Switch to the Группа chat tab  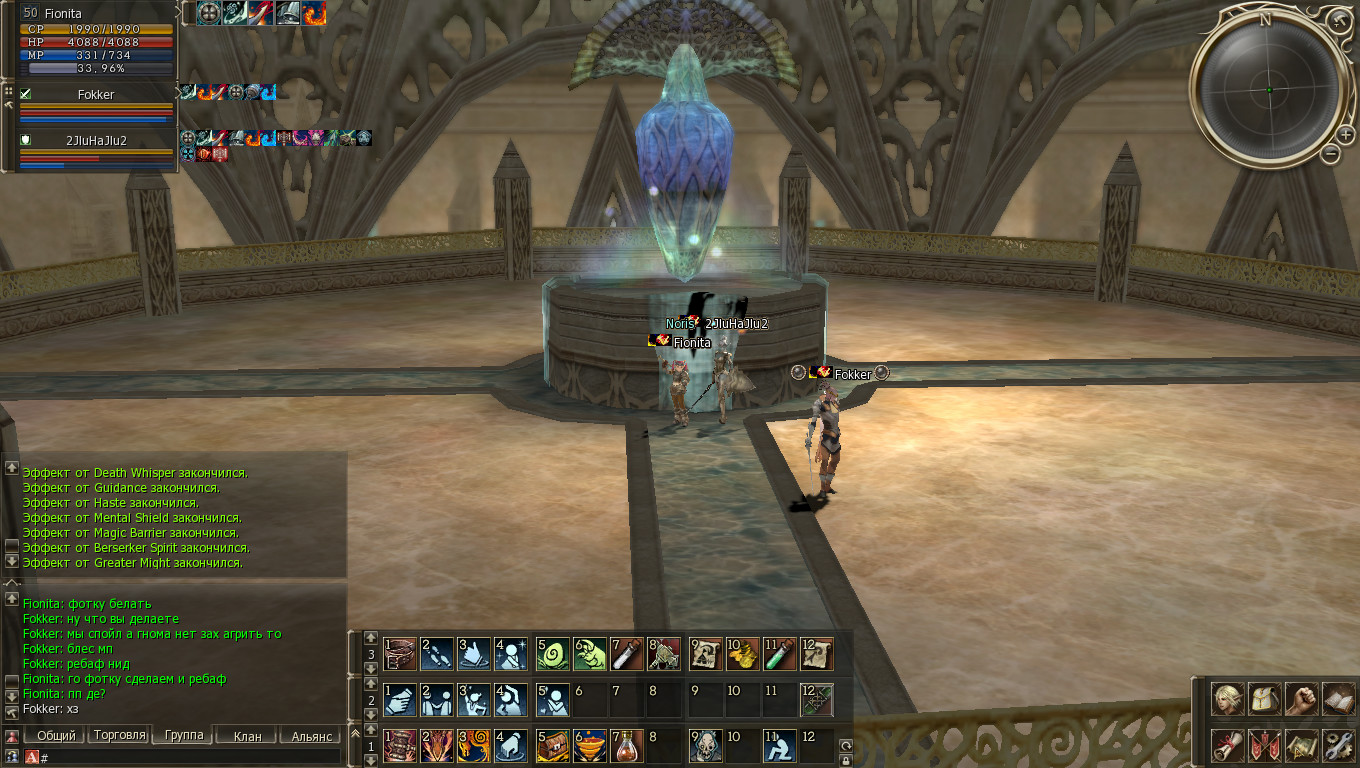click(184, 735)
